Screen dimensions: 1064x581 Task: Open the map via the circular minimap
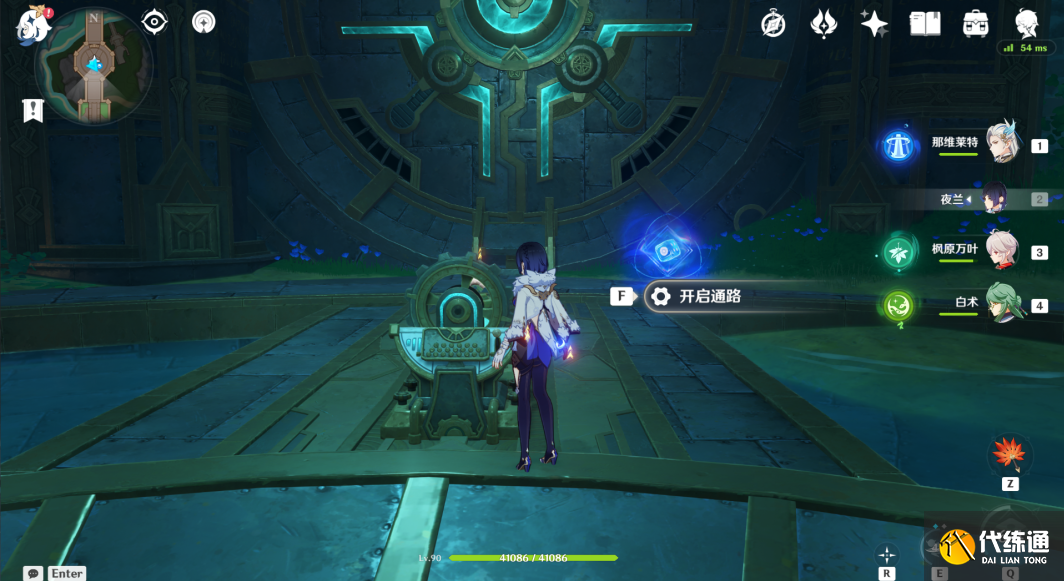pyautogui.click(x=94, y=68)
